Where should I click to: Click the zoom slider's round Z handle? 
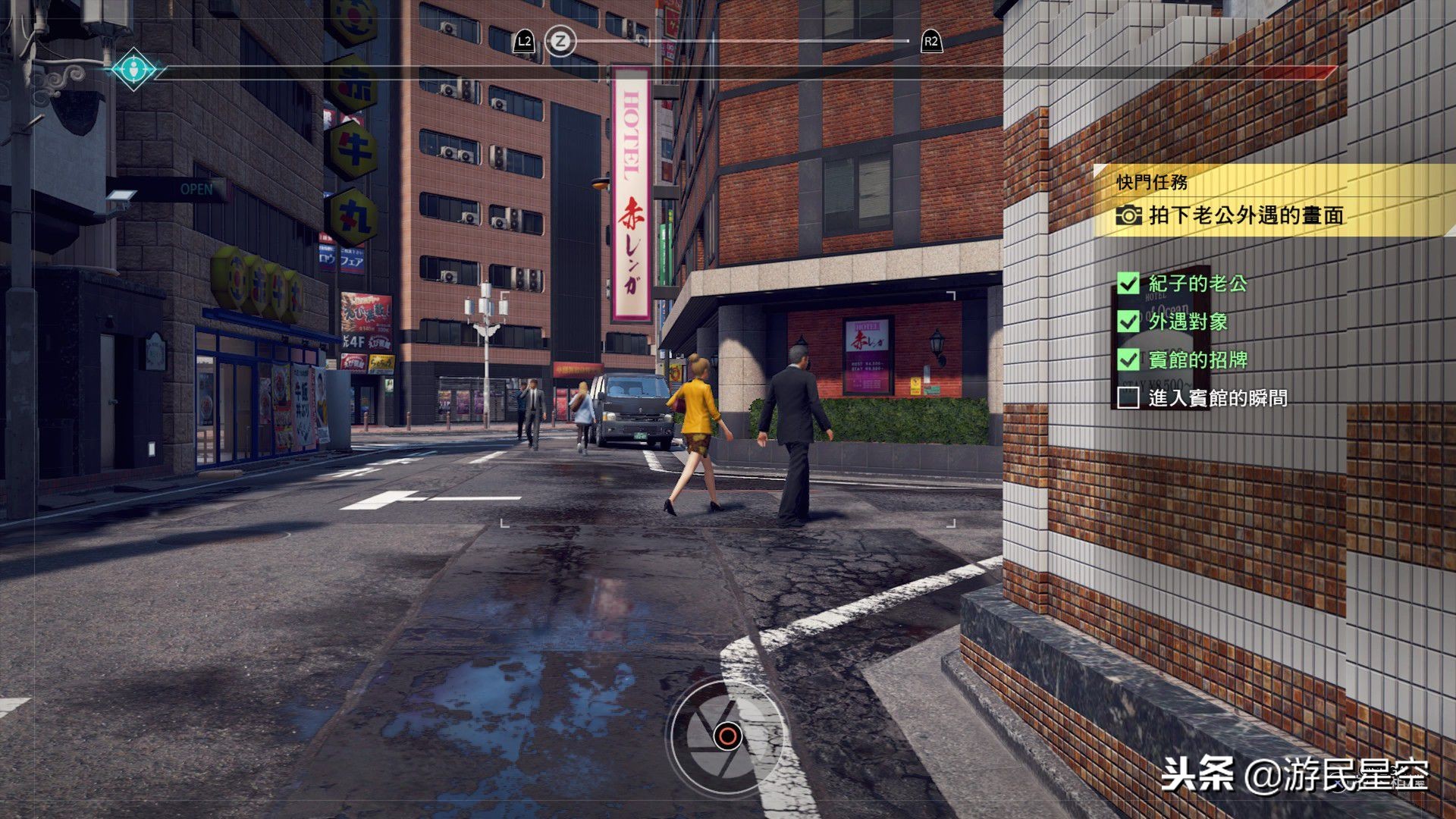[560, 41]
